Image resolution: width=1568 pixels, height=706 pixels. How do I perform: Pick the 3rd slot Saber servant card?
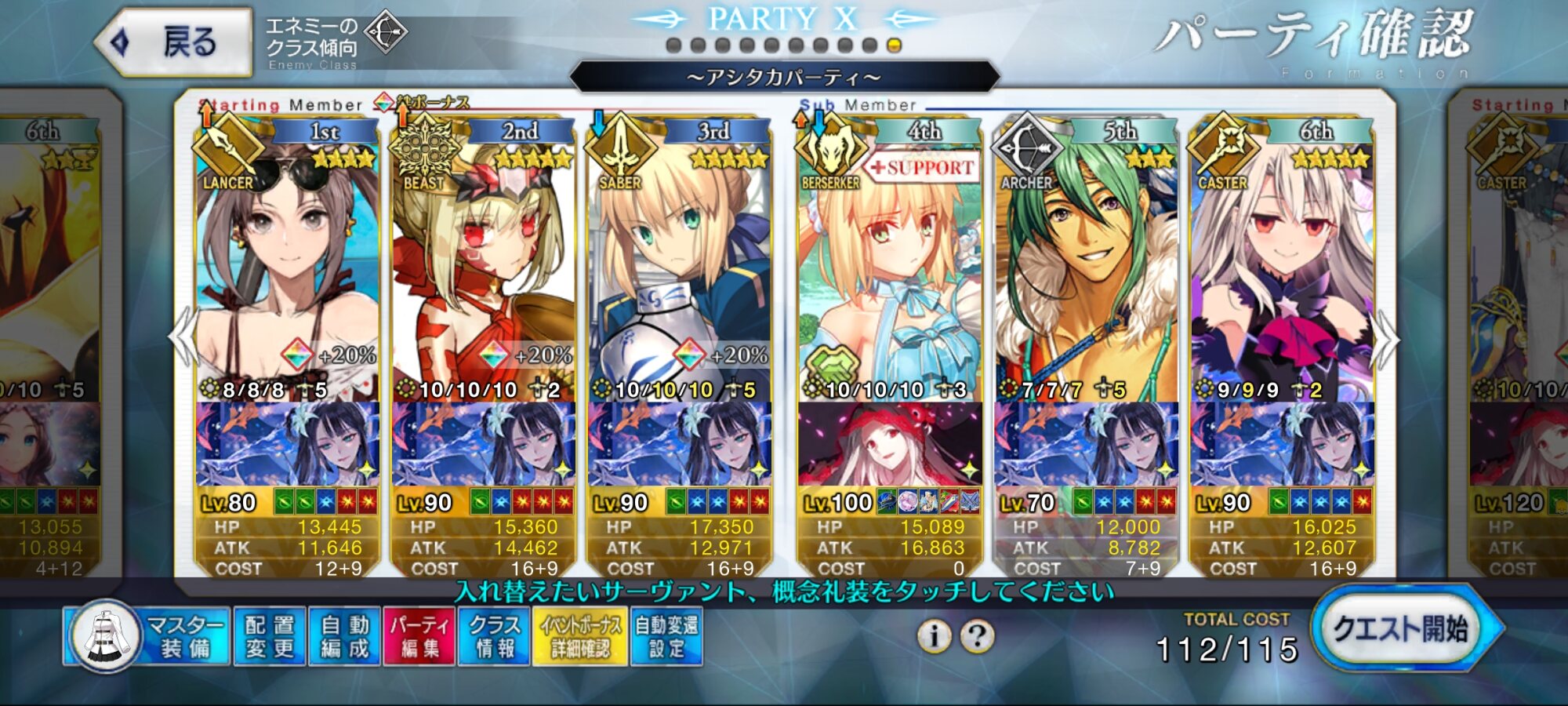coord(679,267)
